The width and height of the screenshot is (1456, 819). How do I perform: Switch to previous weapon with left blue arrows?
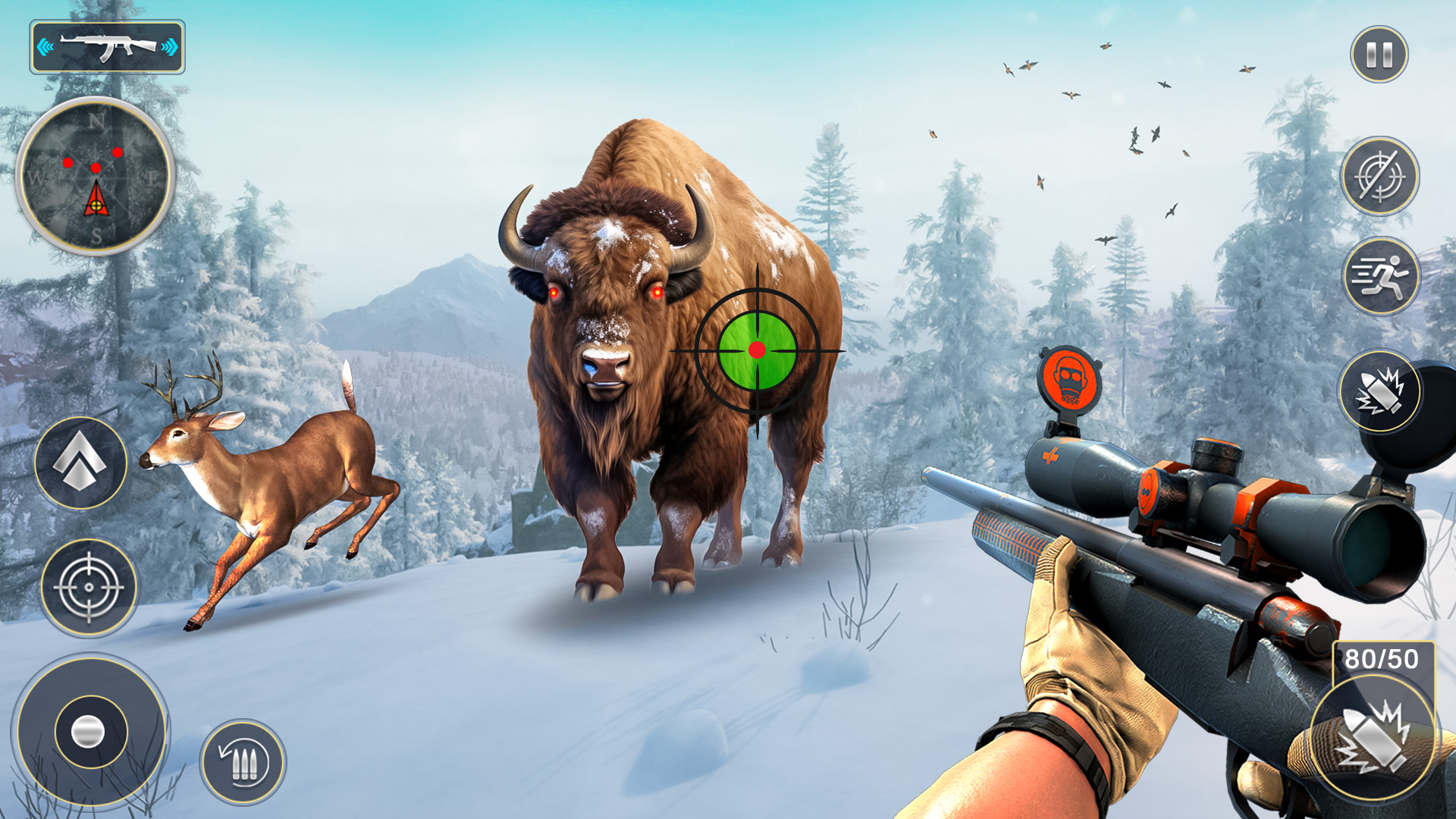tap(46, 47)
